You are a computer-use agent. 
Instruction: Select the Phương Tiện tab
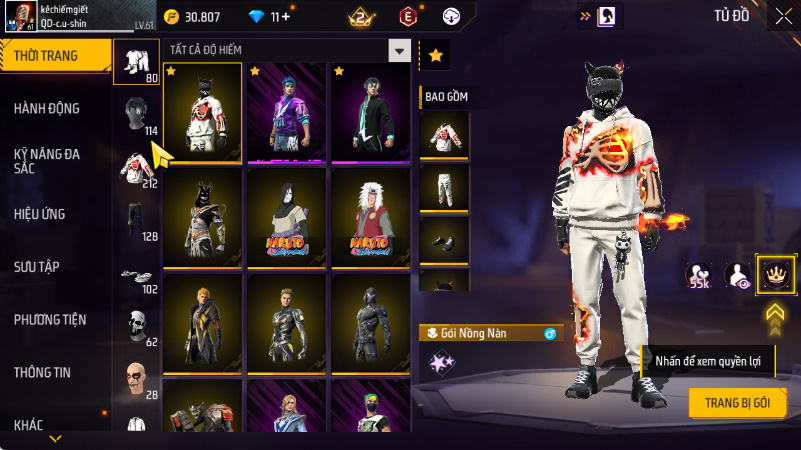click(x=50, y=319)
